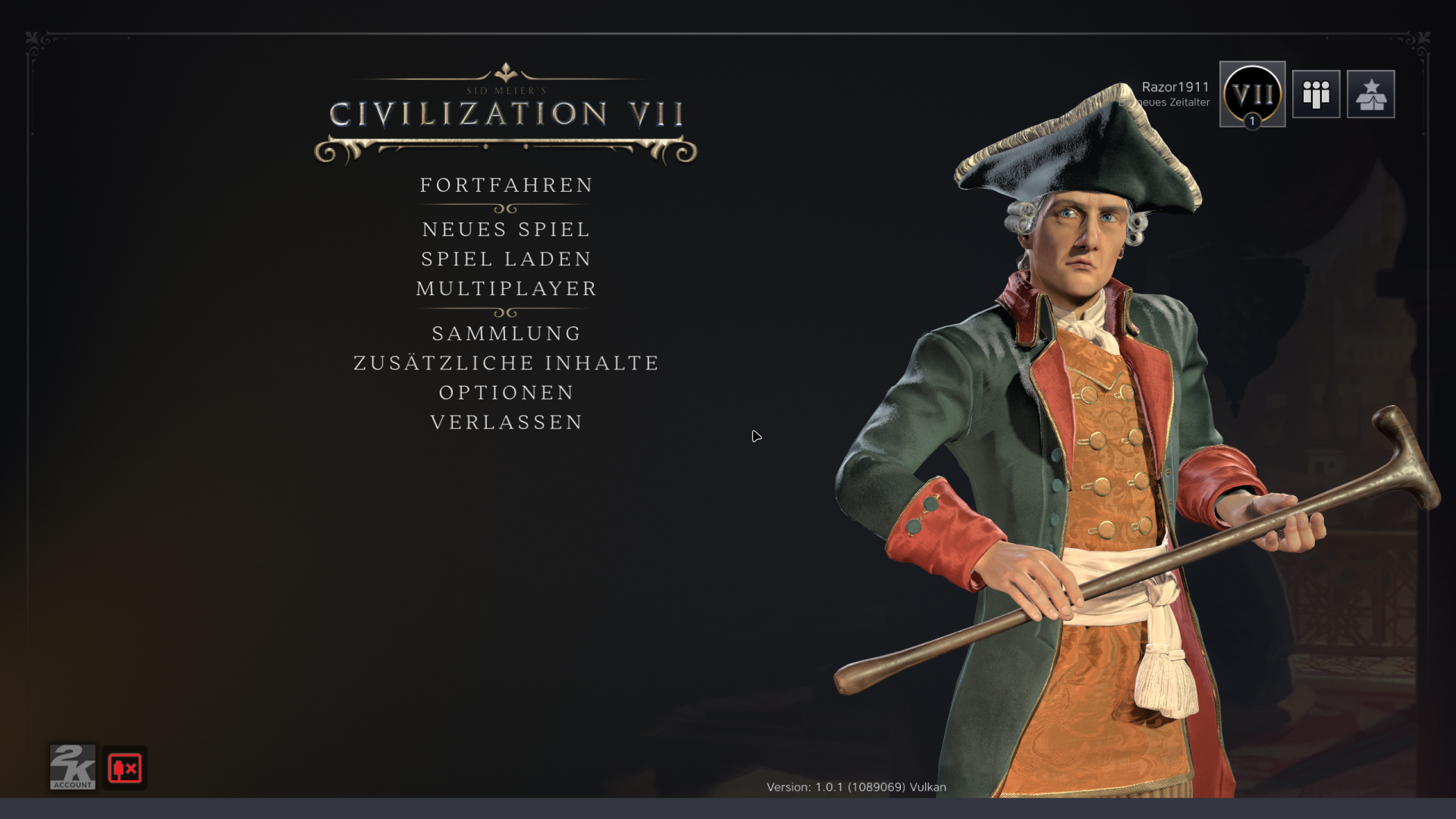
Task: Select the Multiplayer menu entry
Action: pyautogui.click(x=506, y=288)
